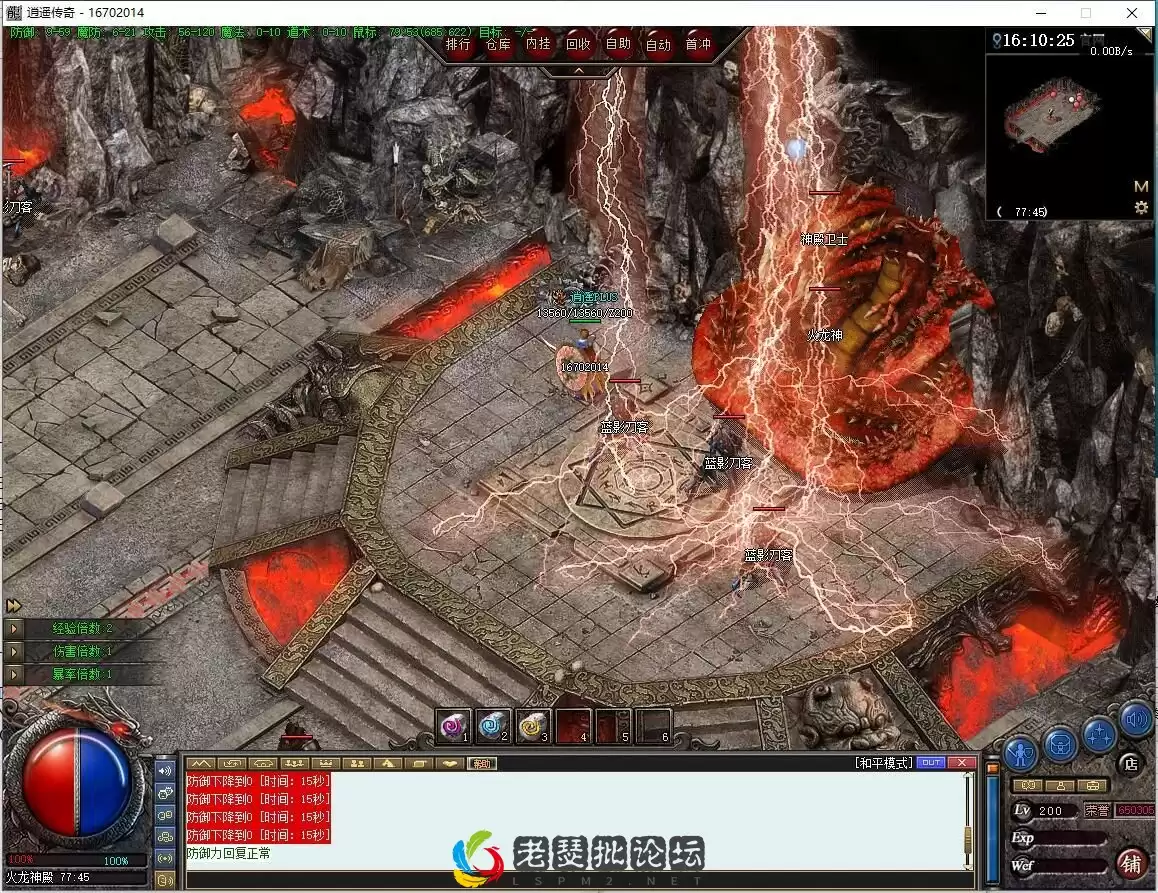
Task: Open the 排行 ranking menu
Action: (459, 44)
